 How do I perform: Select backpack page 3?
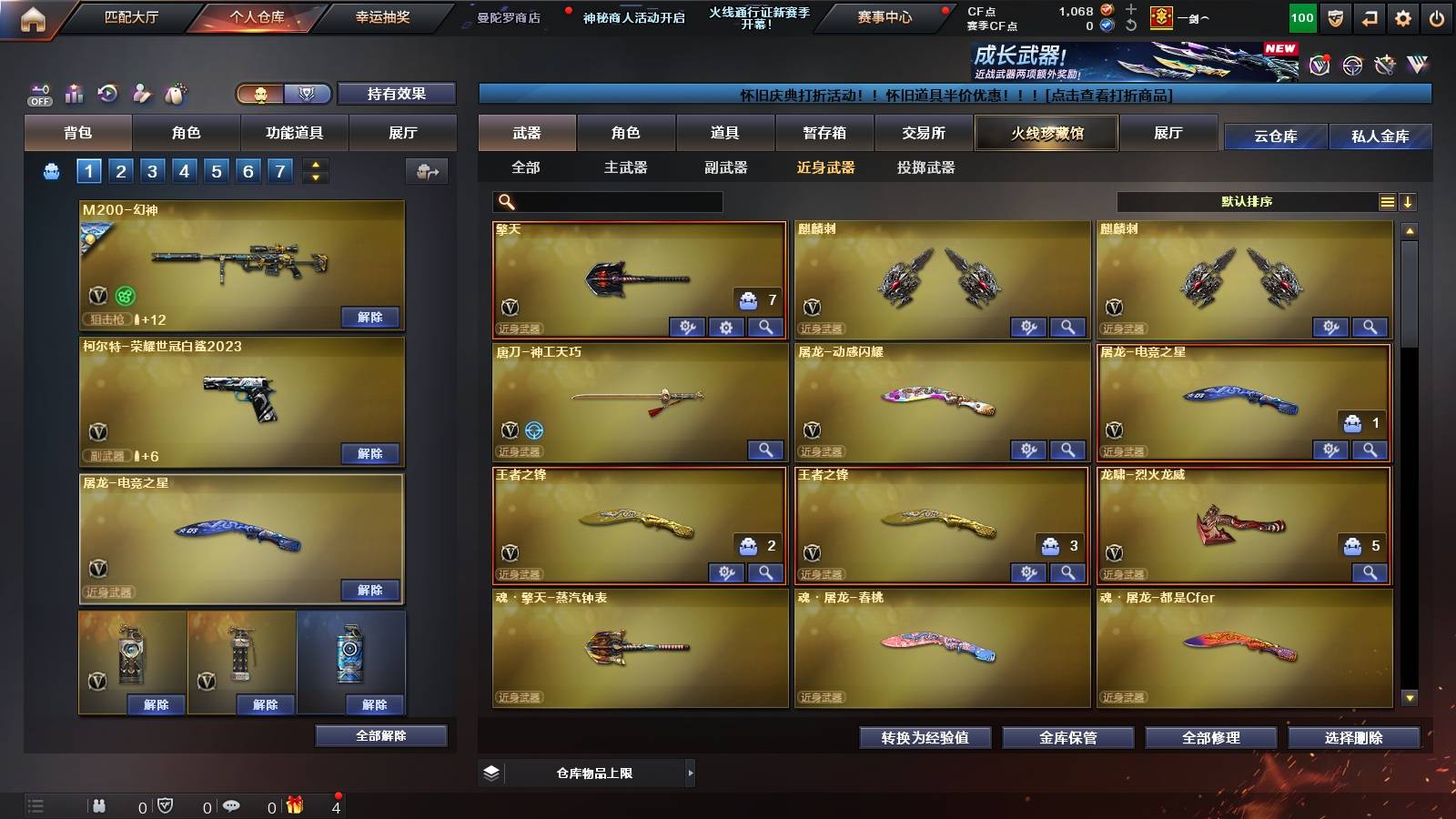(x=151, y=169)
